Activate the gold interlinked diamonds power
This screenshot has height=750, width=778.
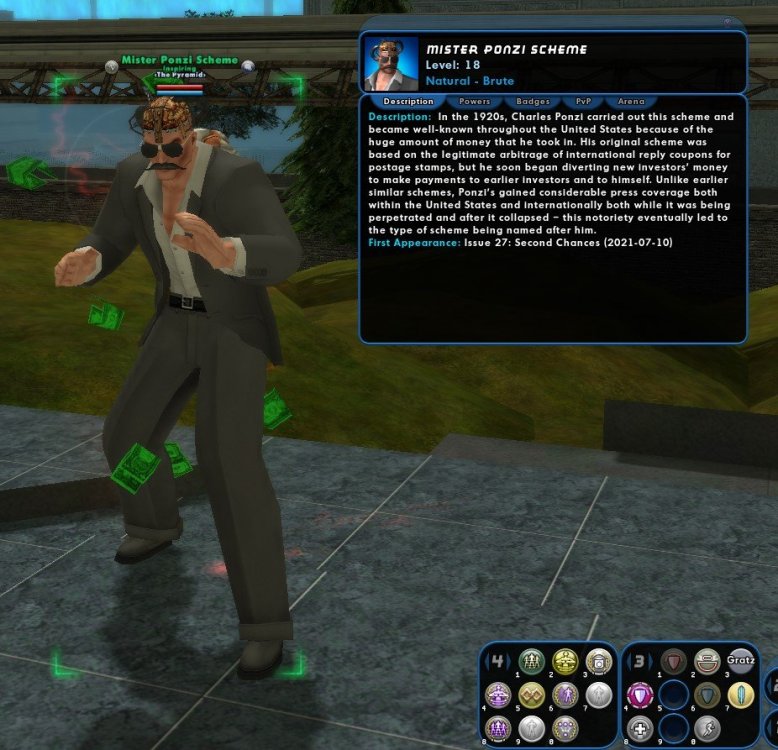click(x=532, y=695)
